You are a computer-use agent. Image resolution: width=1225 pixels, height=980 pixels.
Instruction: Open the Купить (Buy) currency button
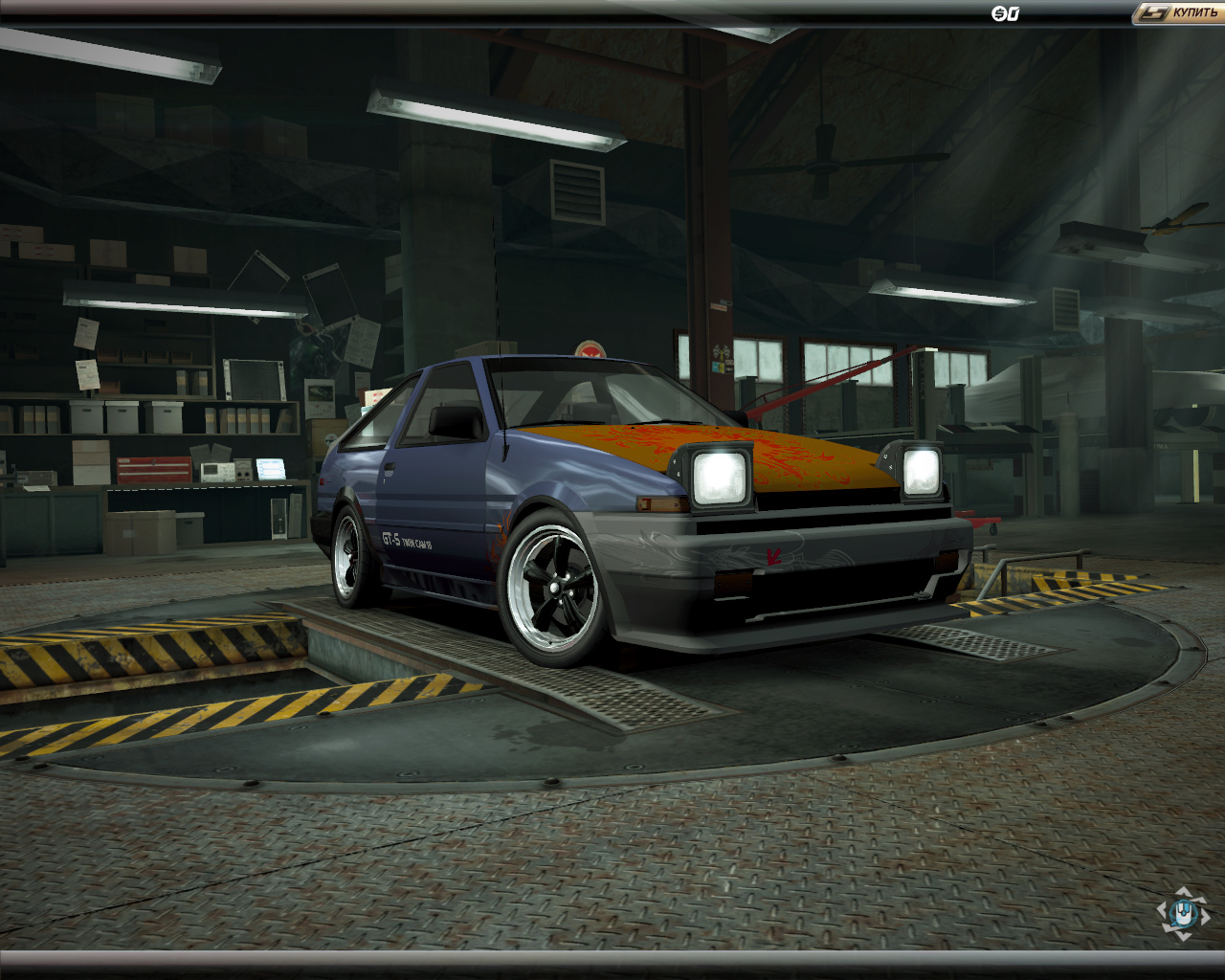(1180, 12)
